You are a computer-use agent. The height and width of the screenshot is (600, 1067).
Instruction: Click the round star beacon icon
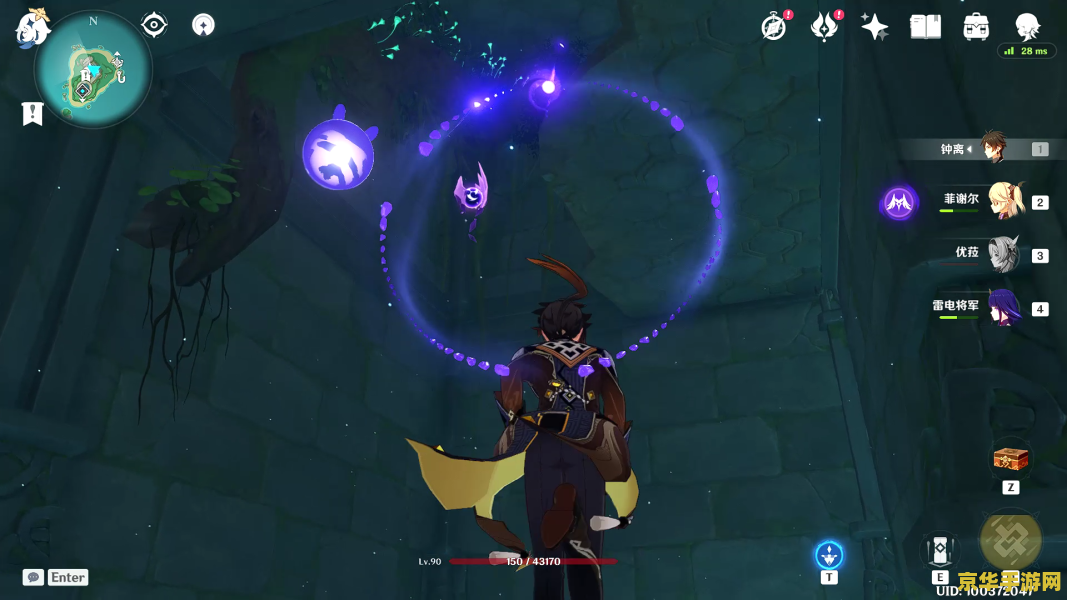tap(203, 25)
